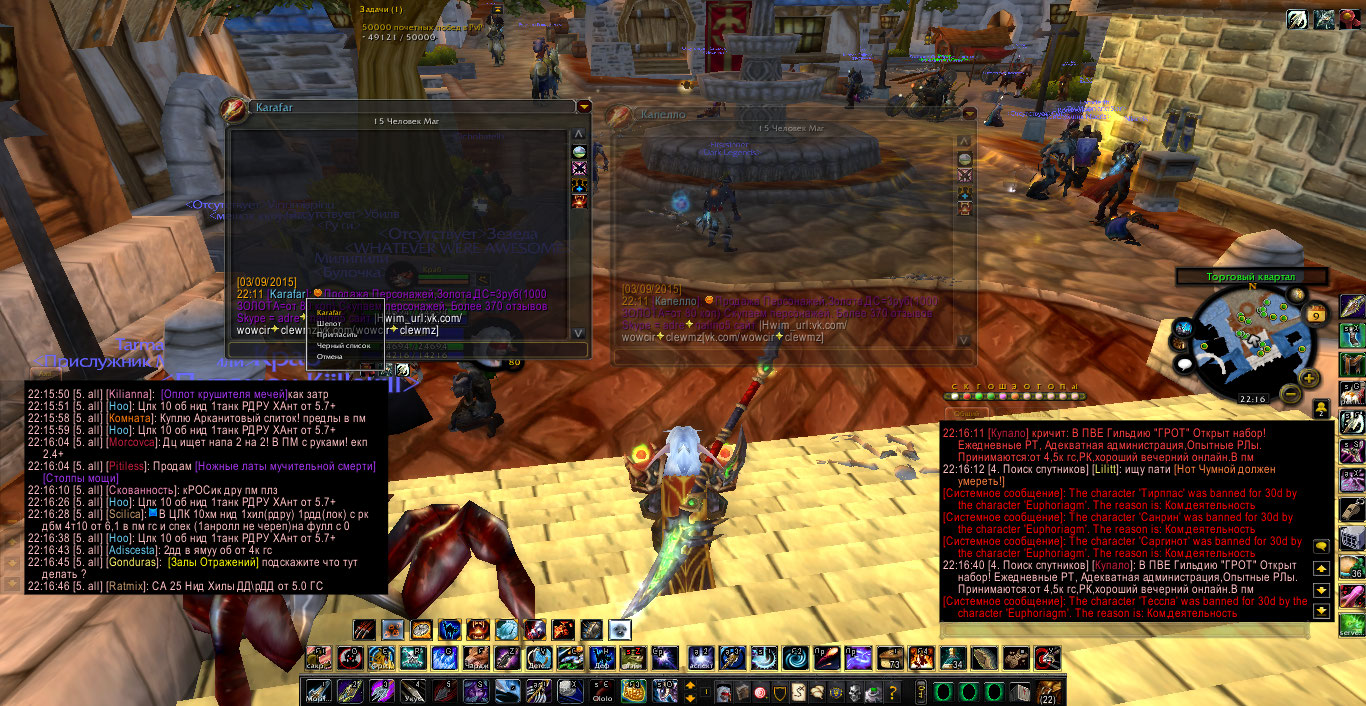Cancel the context menu with Отмена

coord(330,357)
